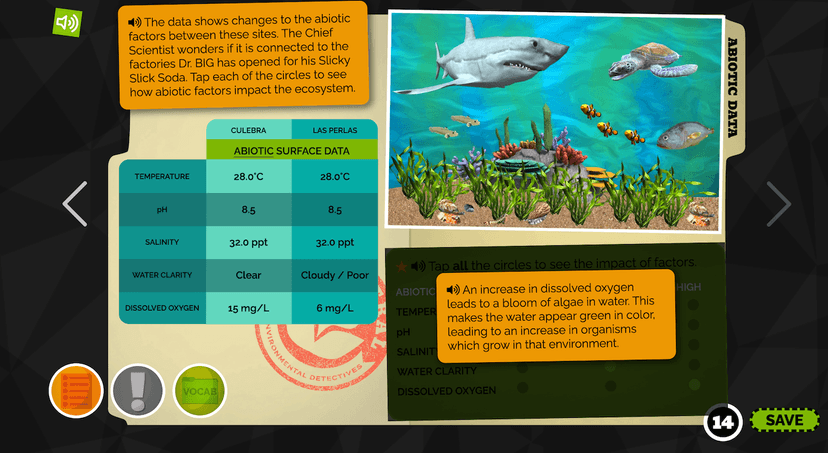
Task: Open the orange notes list button
Action: (x=77, y=390)
